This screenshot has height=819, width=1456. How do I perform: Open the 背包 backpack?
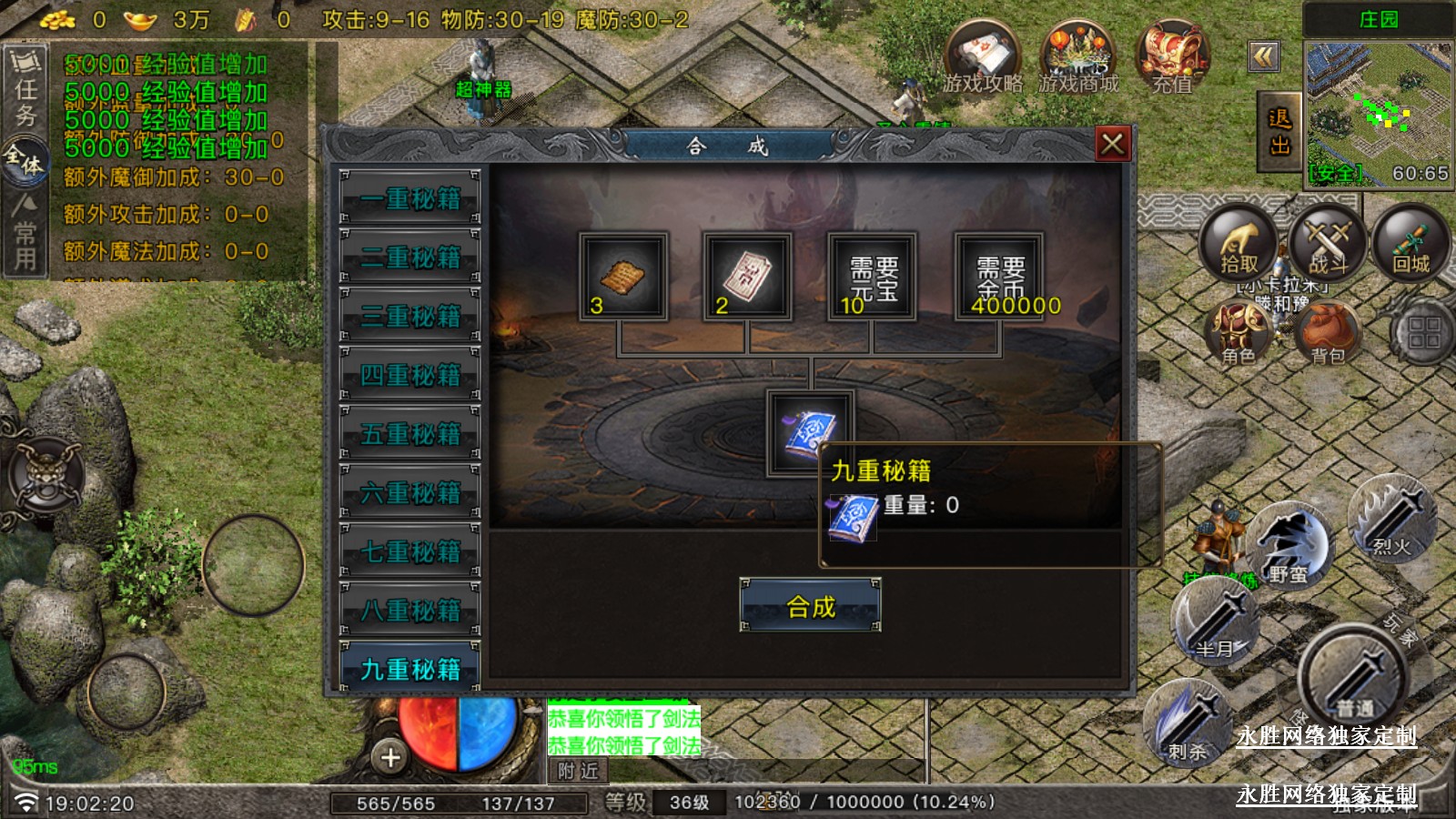1328,334
